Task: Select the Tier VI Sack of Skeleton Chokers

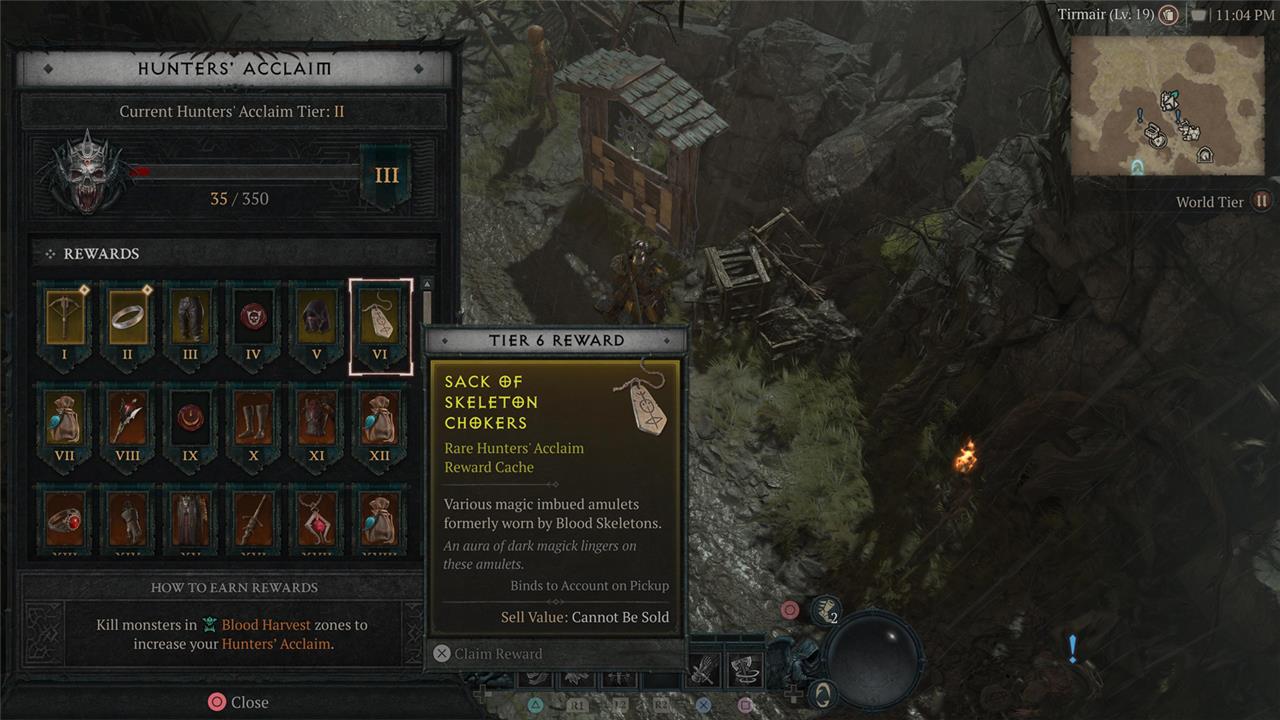Action: point(380,320)
